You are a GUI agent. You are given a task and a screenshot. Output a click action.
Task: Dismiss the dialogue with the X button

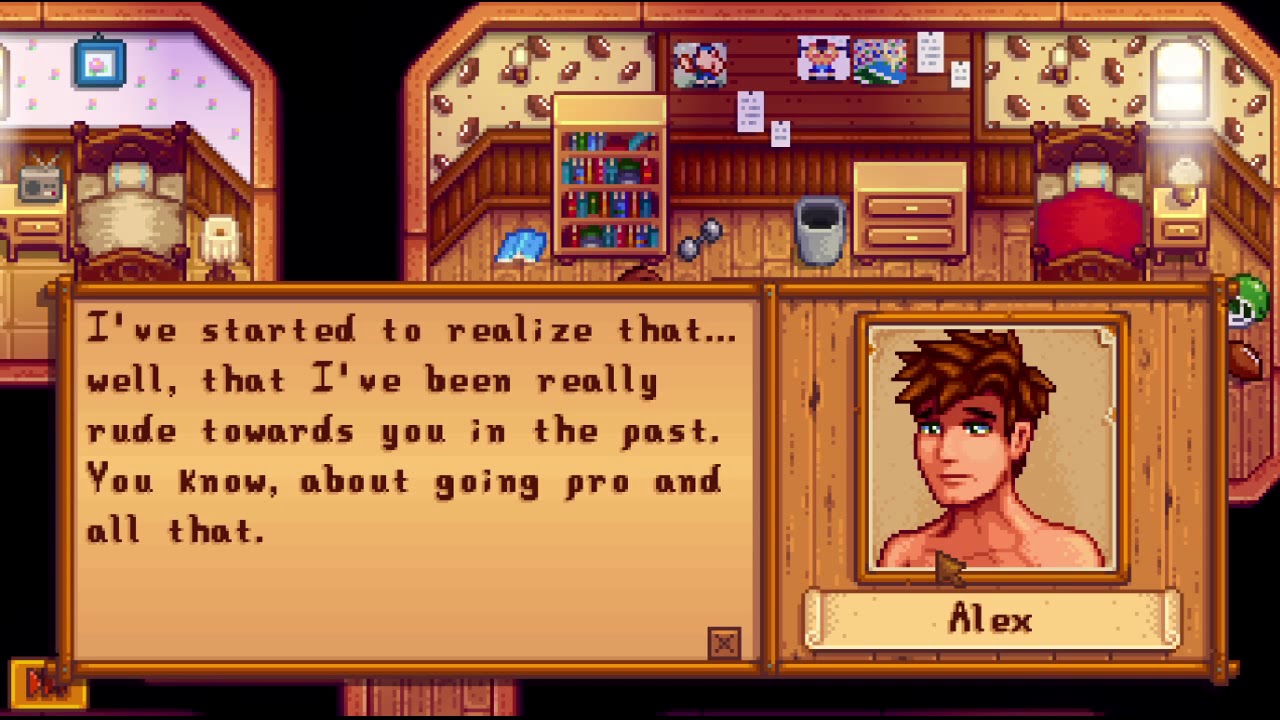pyautogui.click(x=723, y=645)
